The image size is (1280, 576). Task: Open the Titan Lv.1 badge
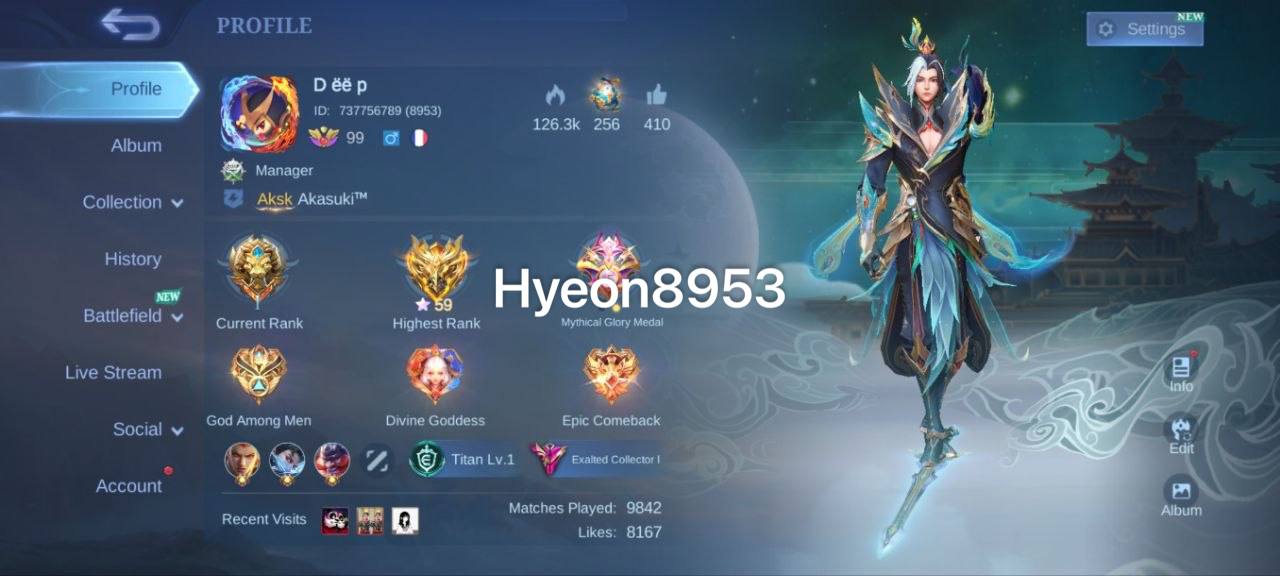(464, 459)
